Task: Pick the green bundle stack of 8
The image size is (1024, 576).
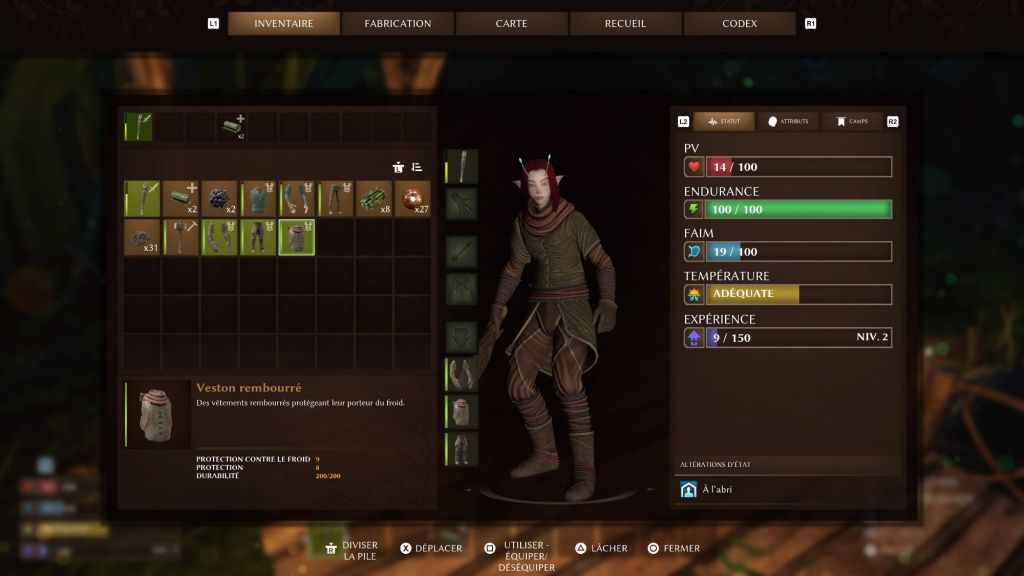Action: [374, 198]
